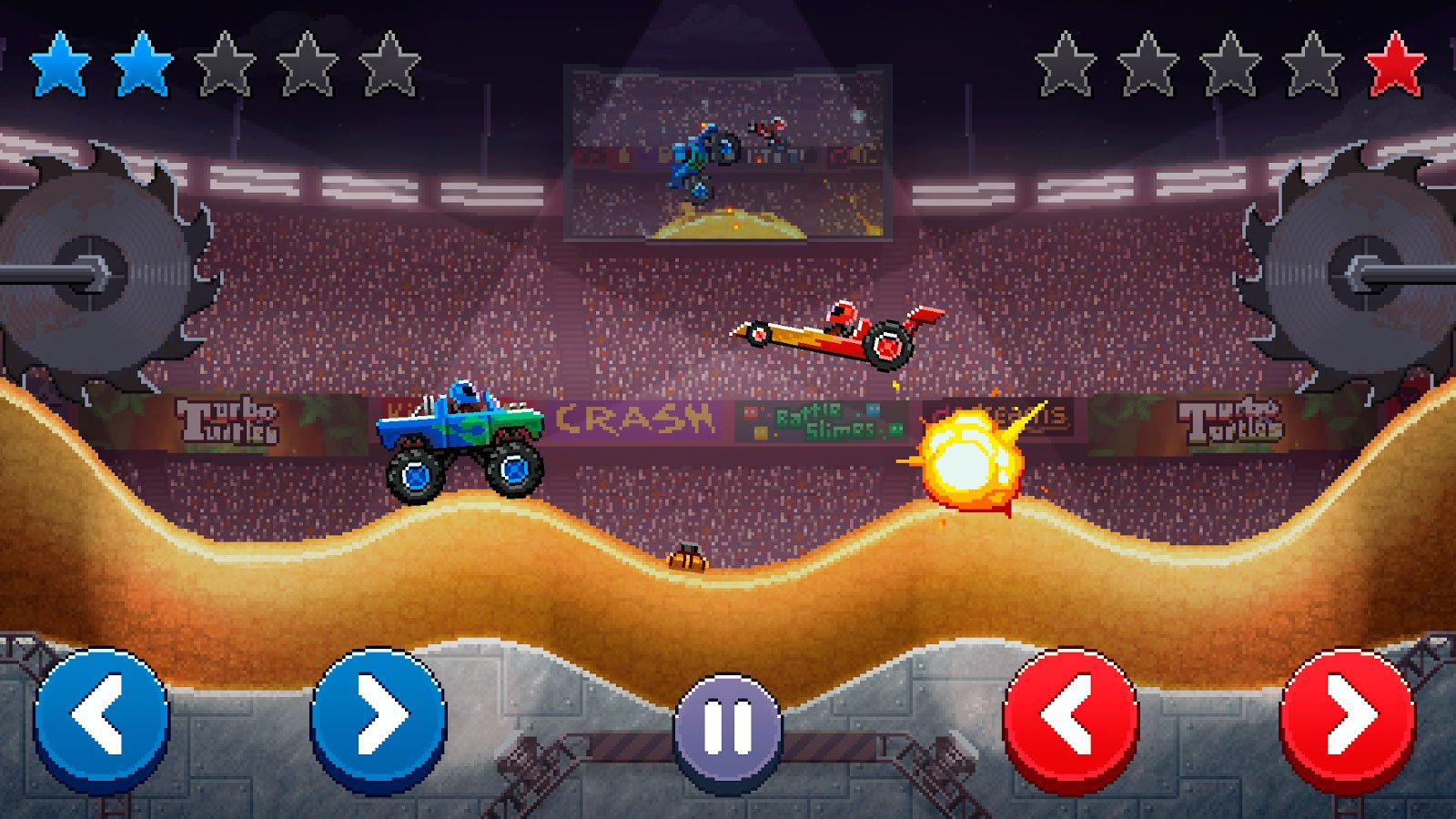The width and height of the screenshot is (1456, 819).
Task: Hit the red left arrow button
Action: tap(1071, 717)
